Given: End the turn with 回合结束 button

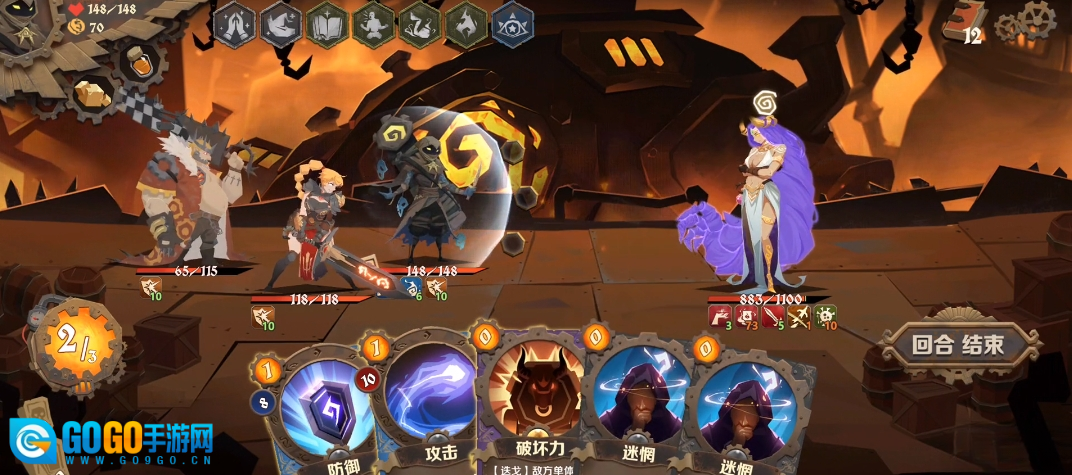Looking at the screenshot, I should pyautogui.click(x=957, y=346).
